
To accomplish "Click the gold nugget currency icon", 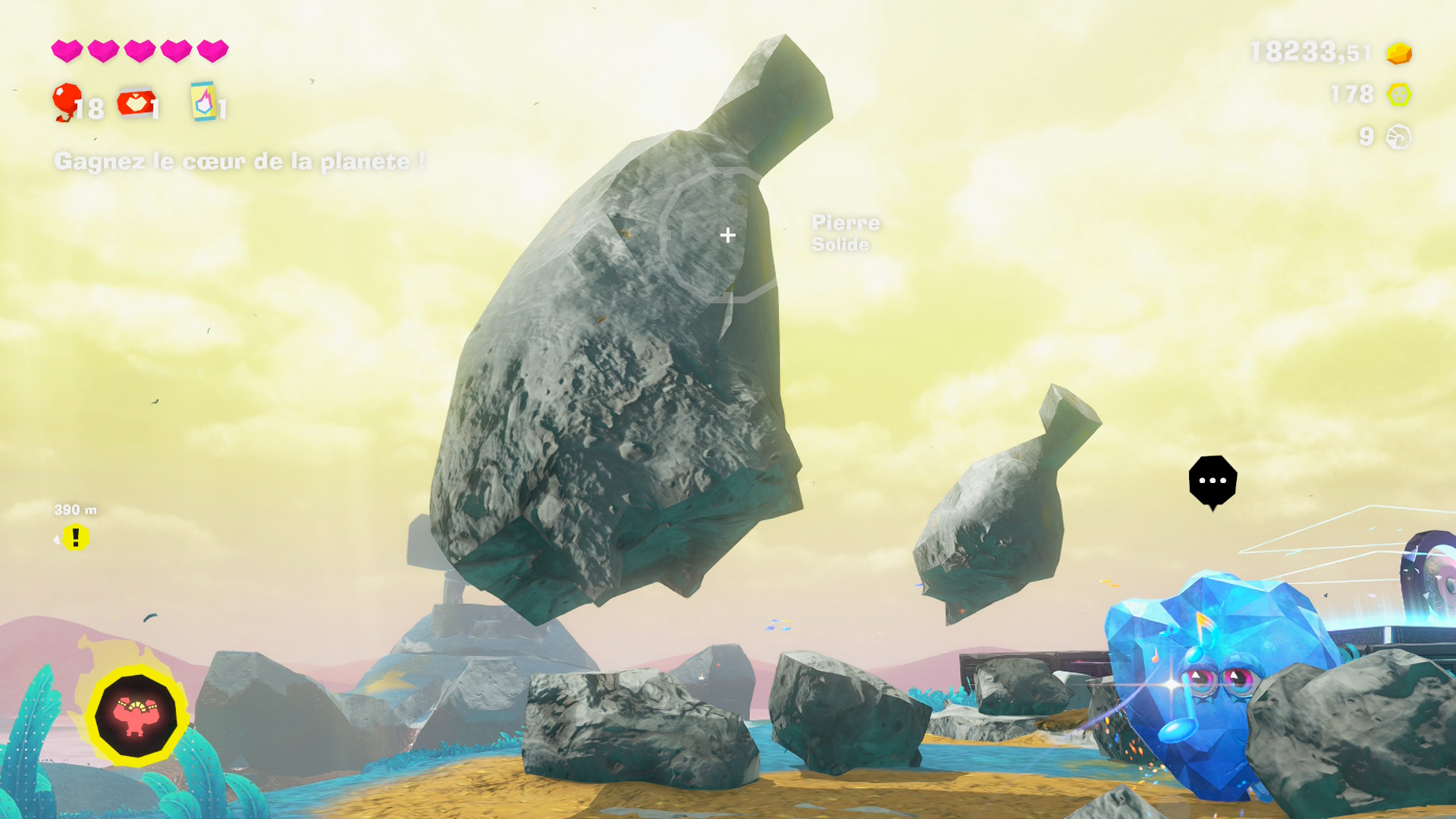I will (1398, 53).
